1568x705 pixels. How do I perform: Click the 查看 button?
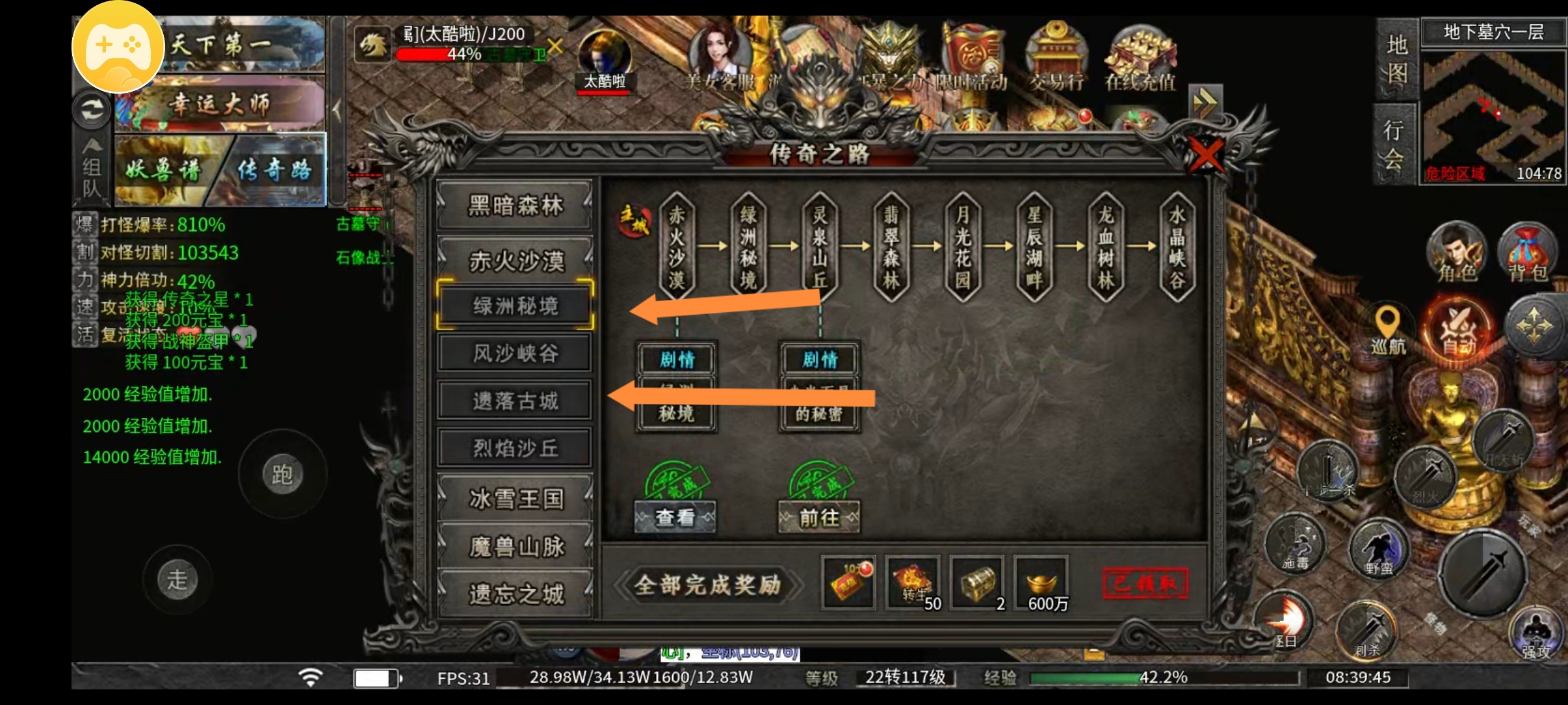(x=675, y=517)
